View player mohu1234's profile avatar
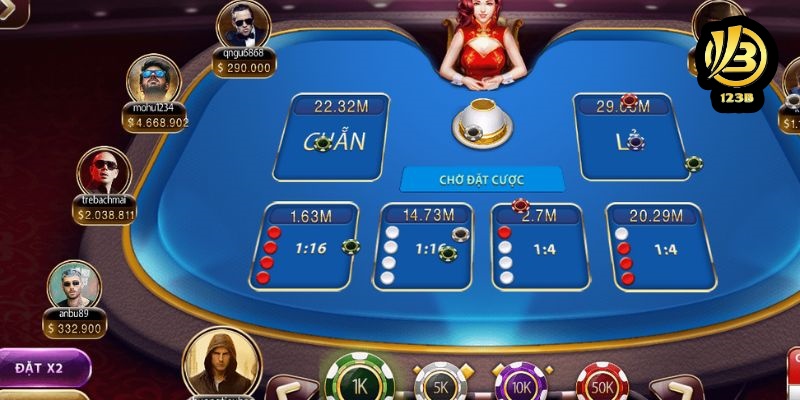800x400 pixels. coord(153,80)
